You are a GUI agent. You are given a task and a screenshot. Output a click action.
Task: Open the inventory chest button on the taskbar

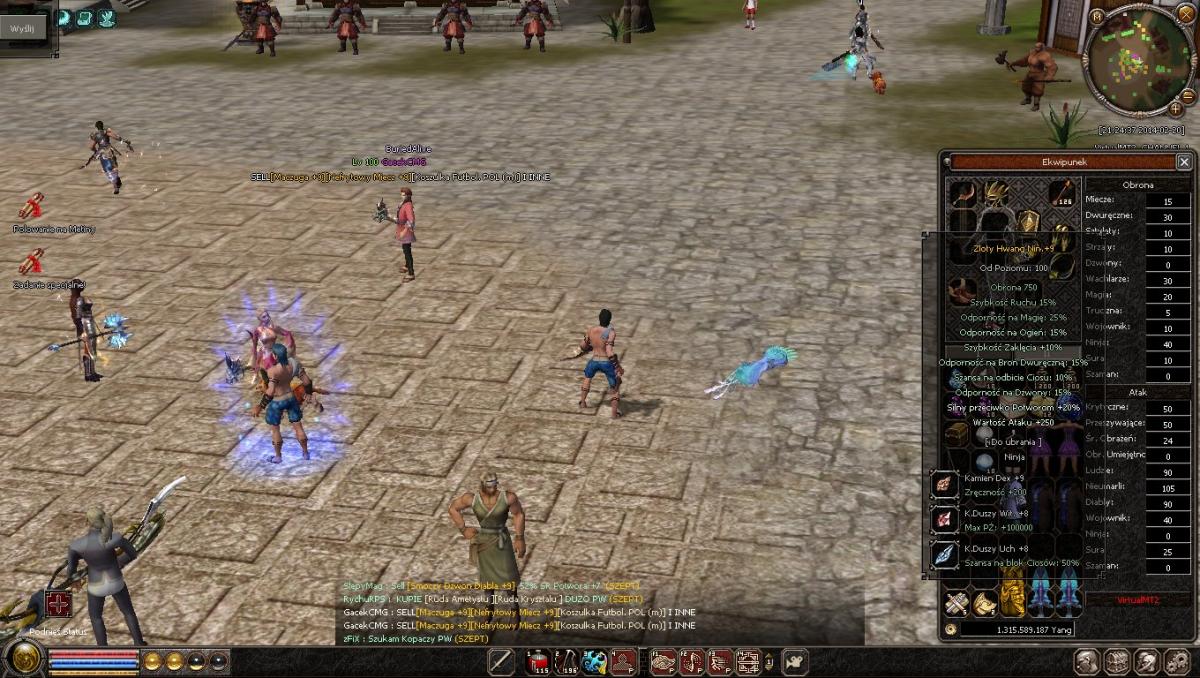point(1117,661)
